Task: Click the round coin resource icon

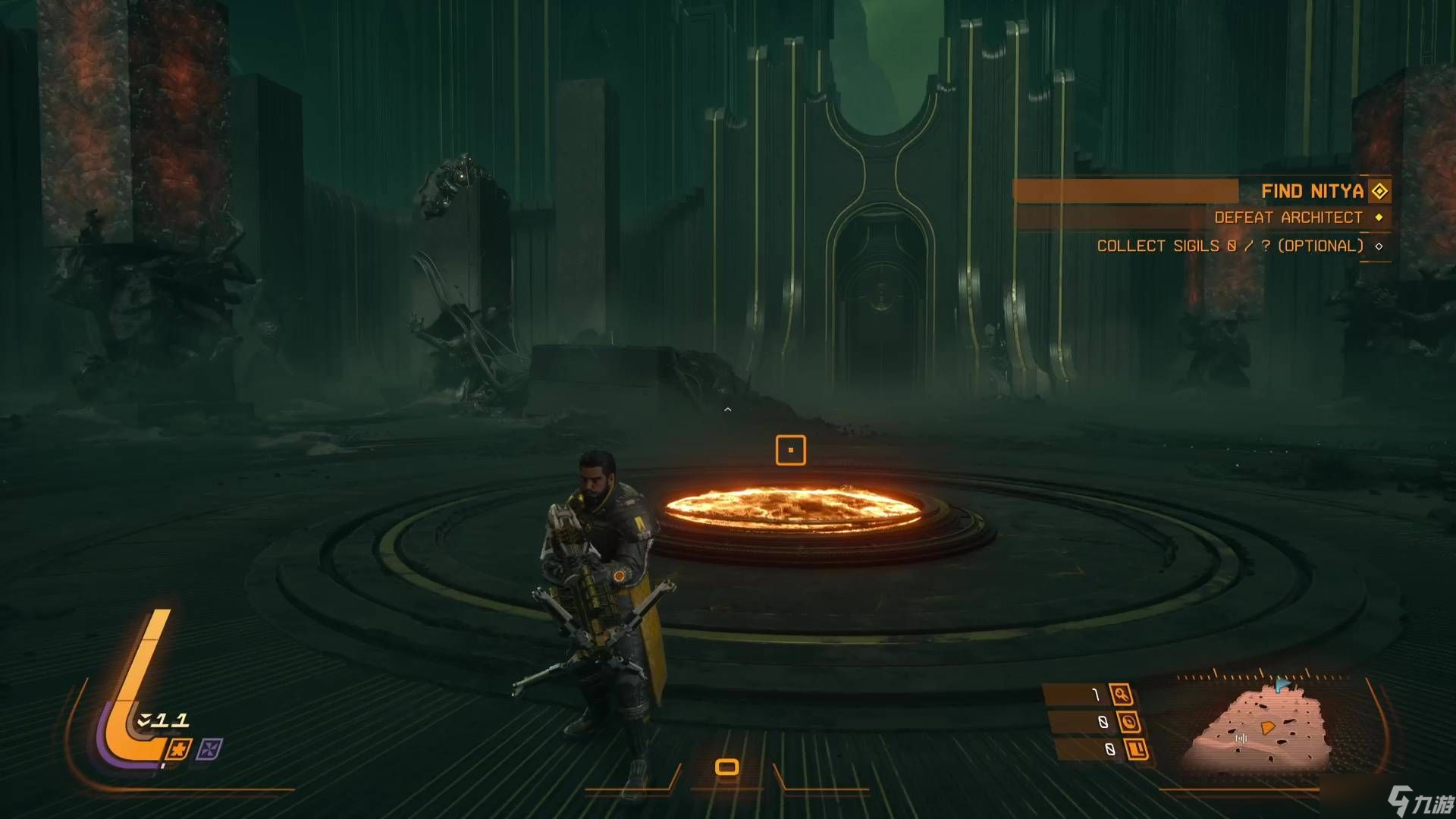Action: click(1129, 722)
